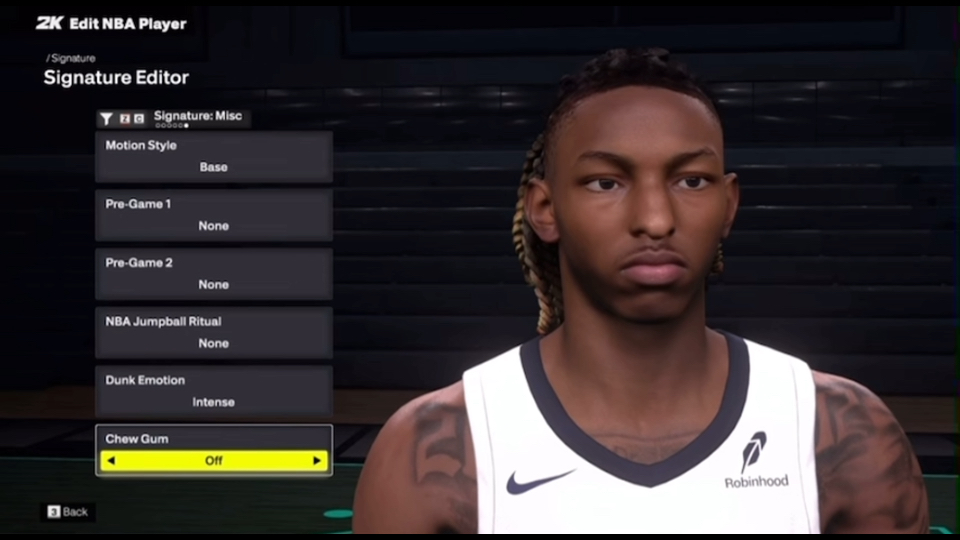Go Back to the previous menu
Image resolution: width=960 pixels, height=540 pixels.
(x=67, y=512)
